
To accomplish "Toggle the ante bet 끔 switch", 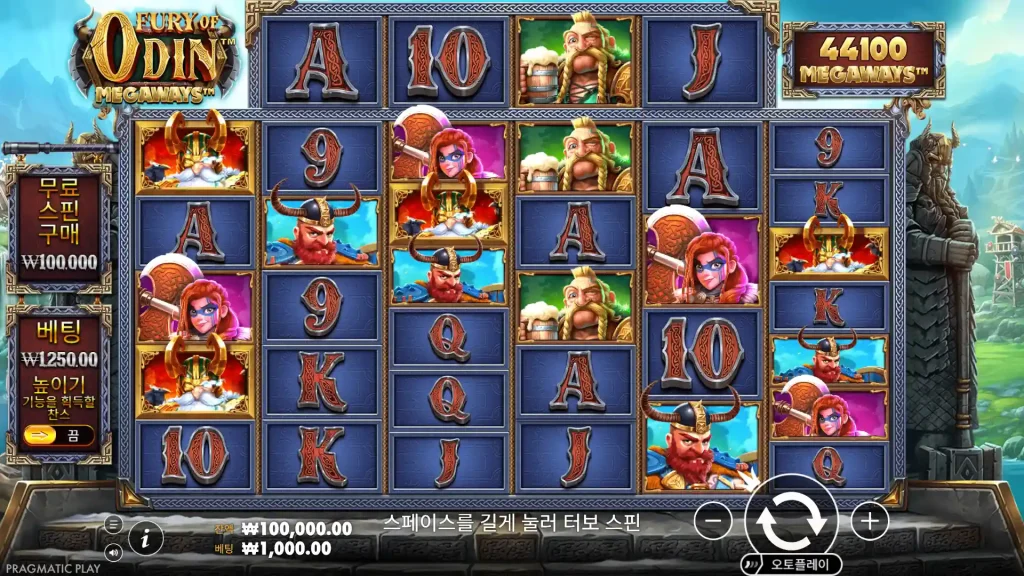I will [x=59, y=435].
